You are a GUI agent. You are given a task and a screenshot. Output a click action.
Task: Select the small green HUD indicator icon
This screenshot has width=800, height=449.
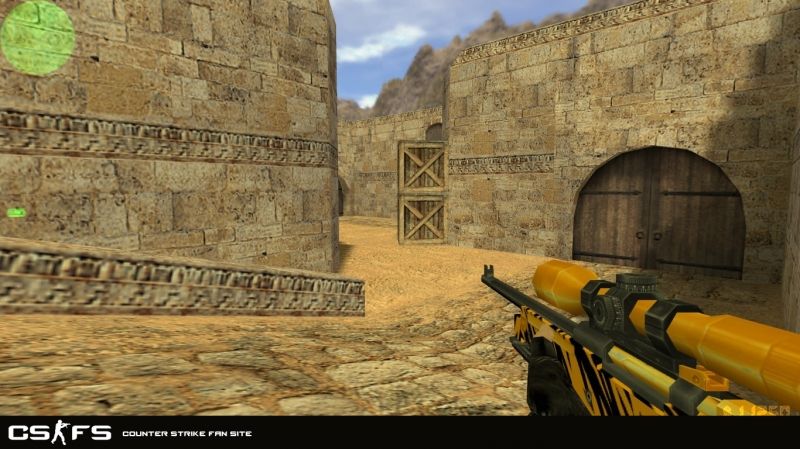16,212
